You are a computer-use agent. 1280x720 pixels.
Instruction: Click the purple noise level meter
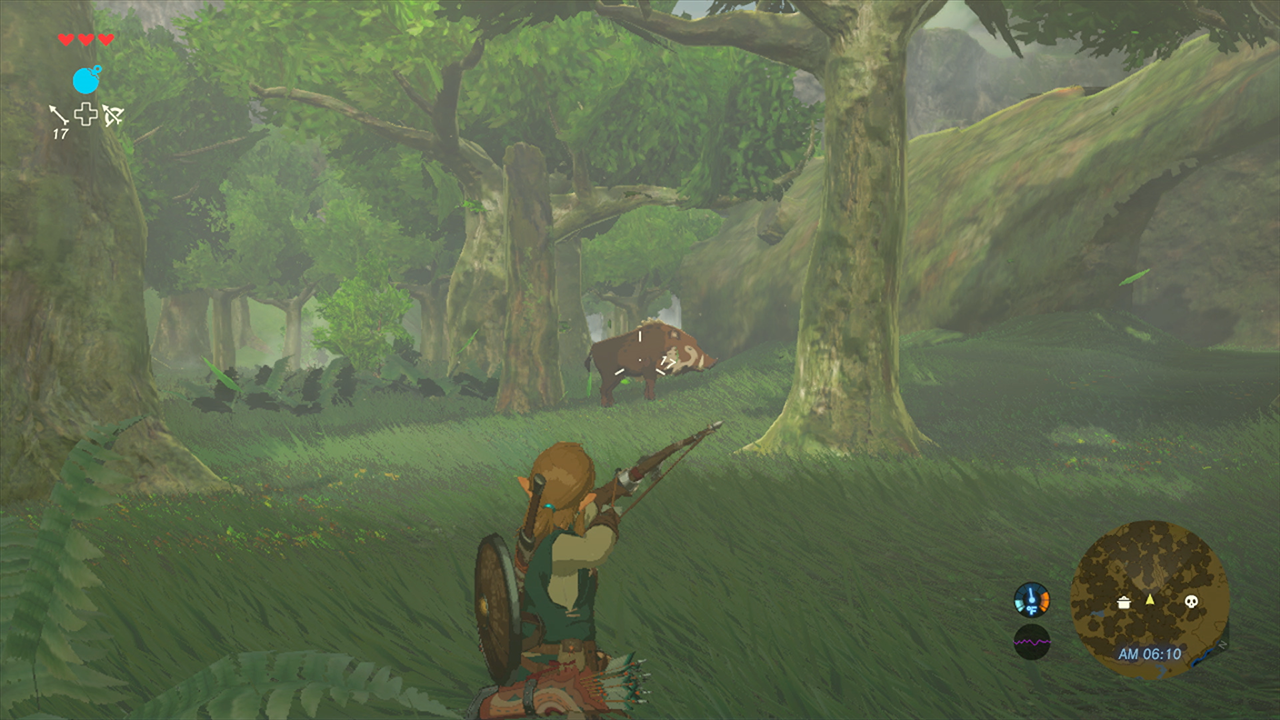click(1032, 640)
